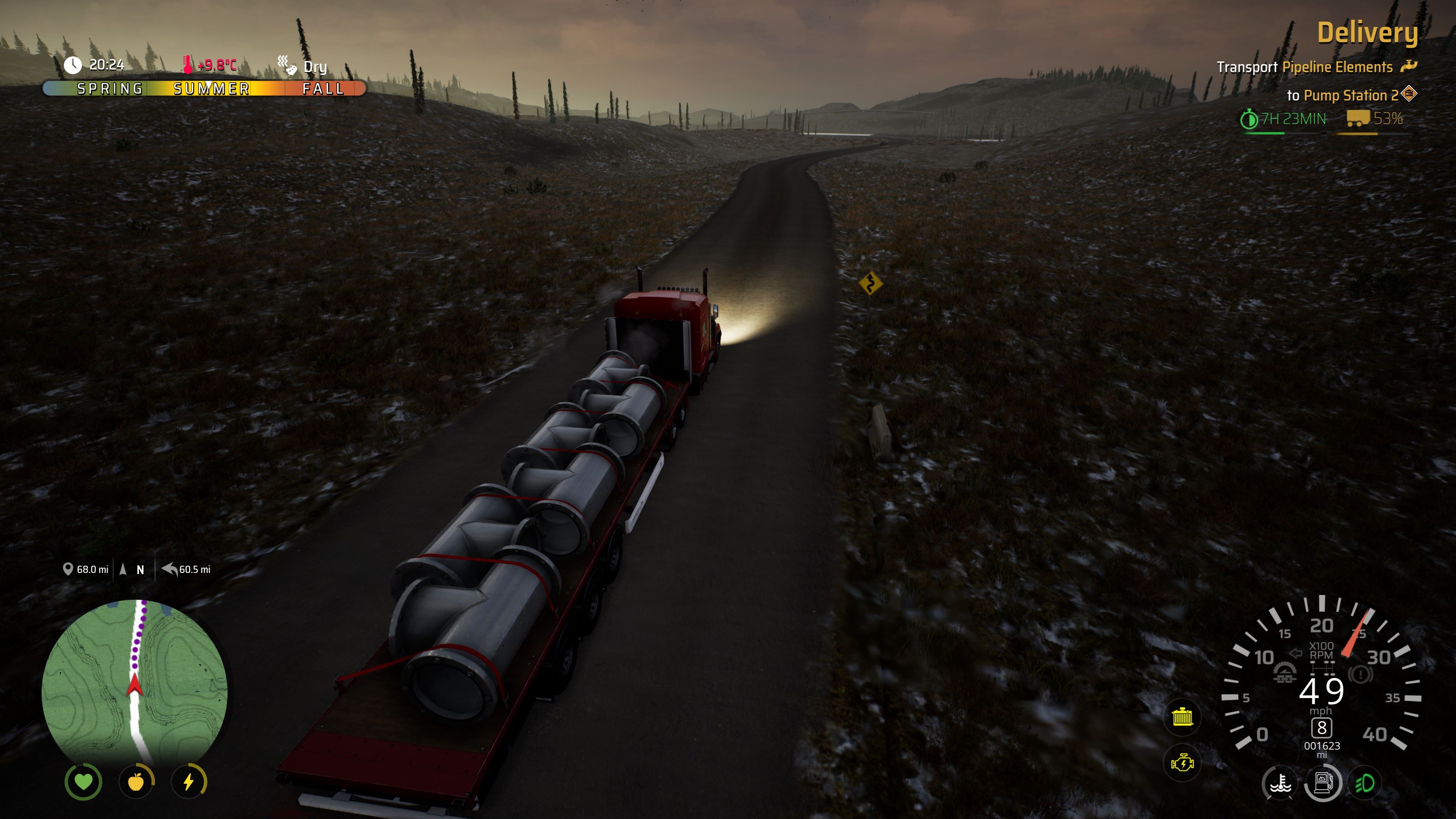The width and height of the screenshot is (1456, 819).
Task: Click the yellow battery warning icon
Action: click(1182, 717)
